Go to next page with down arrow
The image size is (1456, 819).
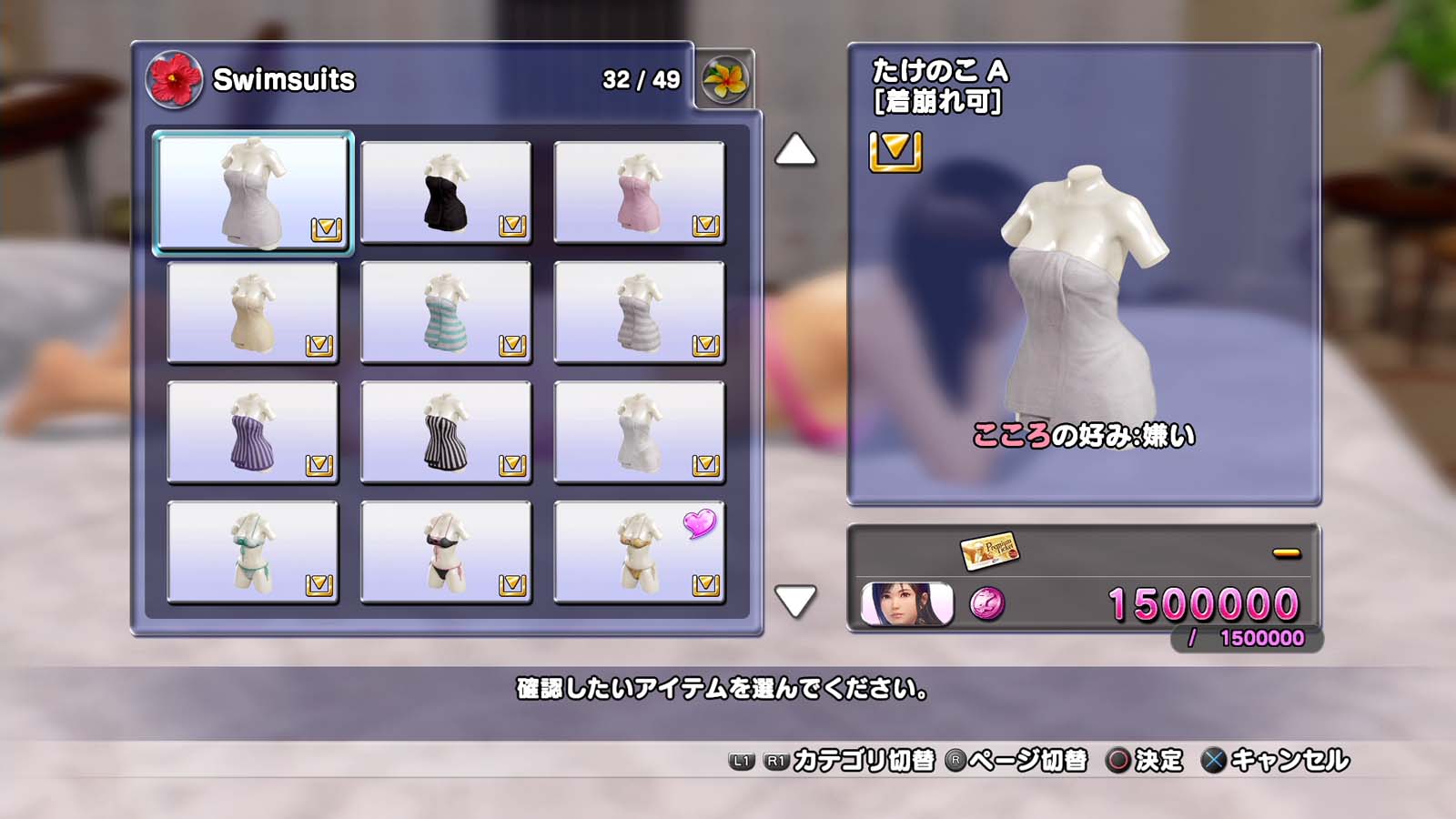(x=795, y=601)
